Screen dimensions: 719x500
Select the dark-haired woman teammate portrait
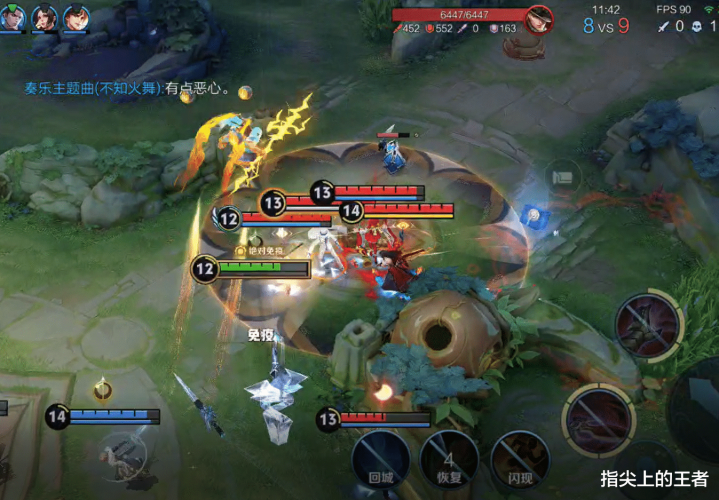(x=44, y=16)
